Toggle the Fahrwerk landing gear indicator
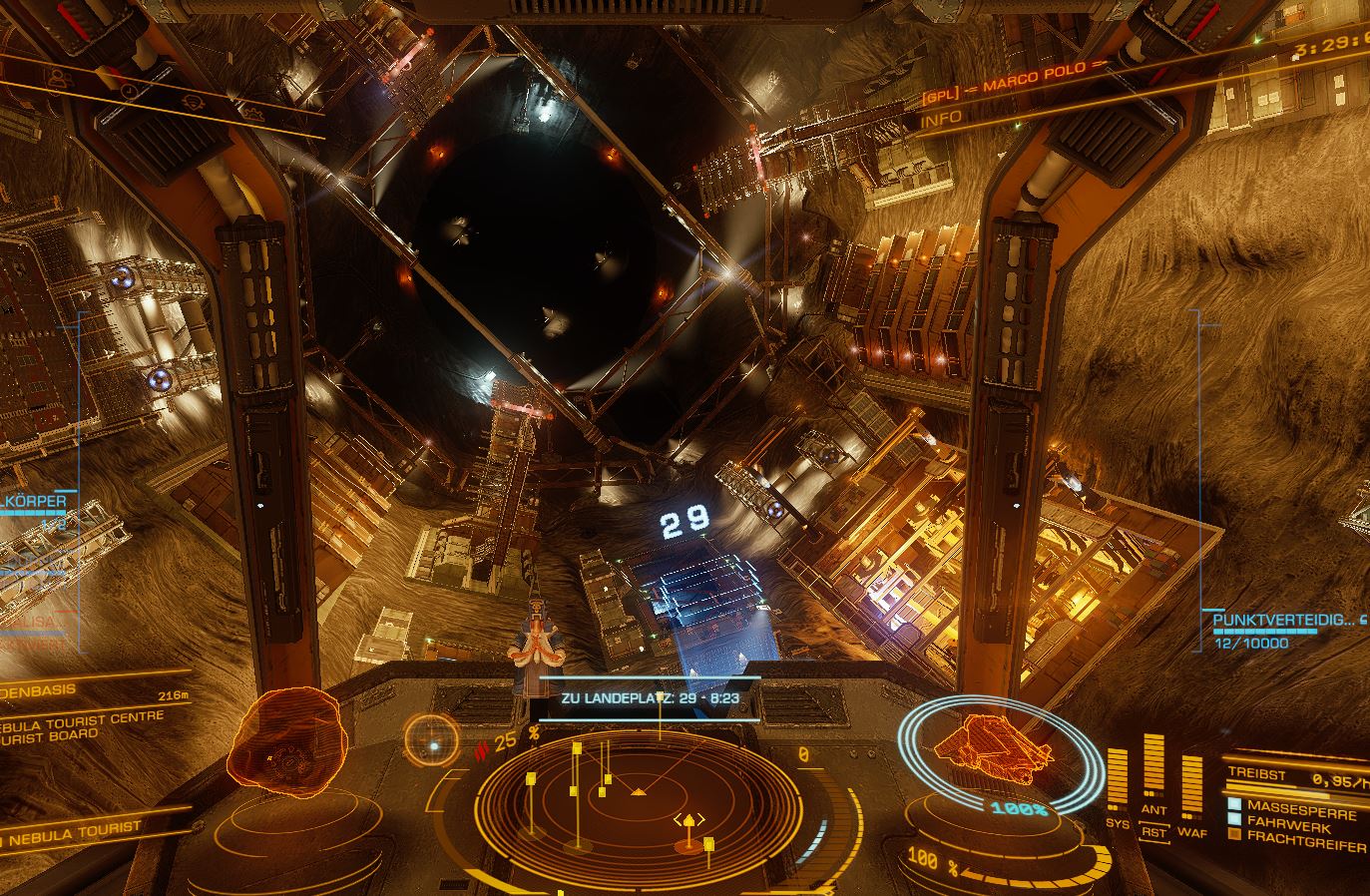Screen dimensions: 1370x896 pyautogui.click(x=1289, y=828)
